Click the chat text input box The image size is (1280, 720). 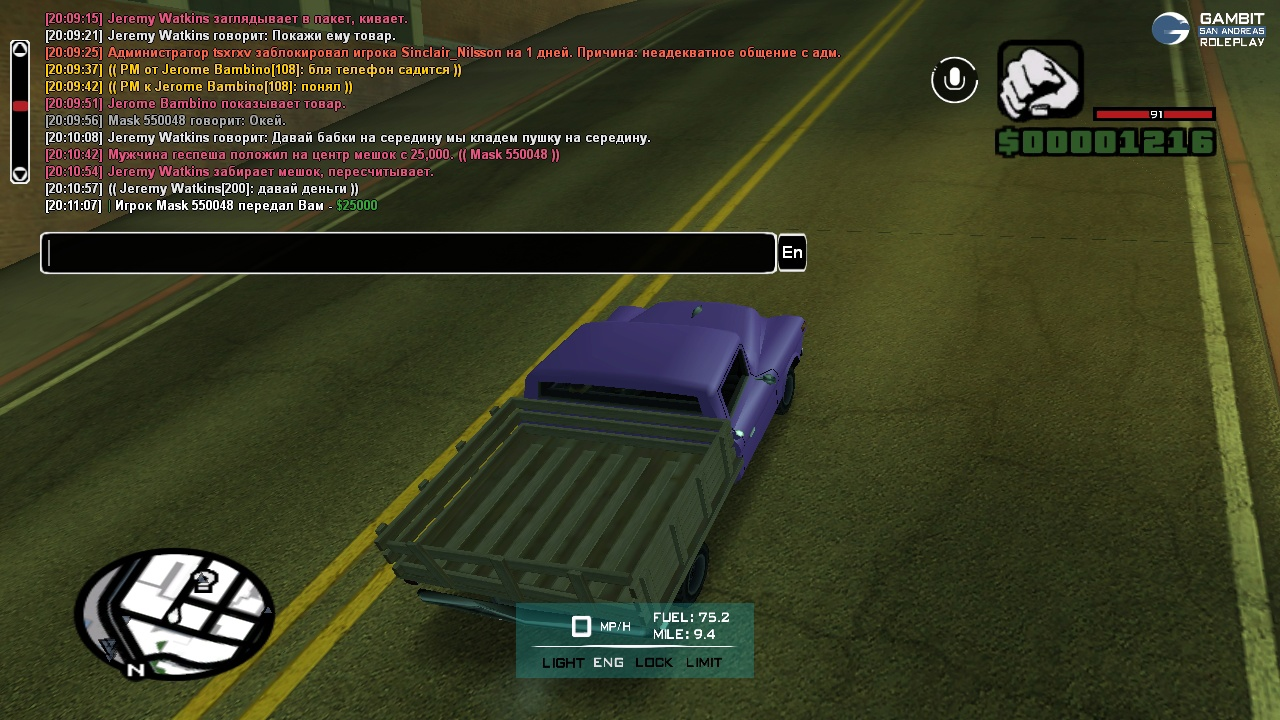tap(408, 253)
